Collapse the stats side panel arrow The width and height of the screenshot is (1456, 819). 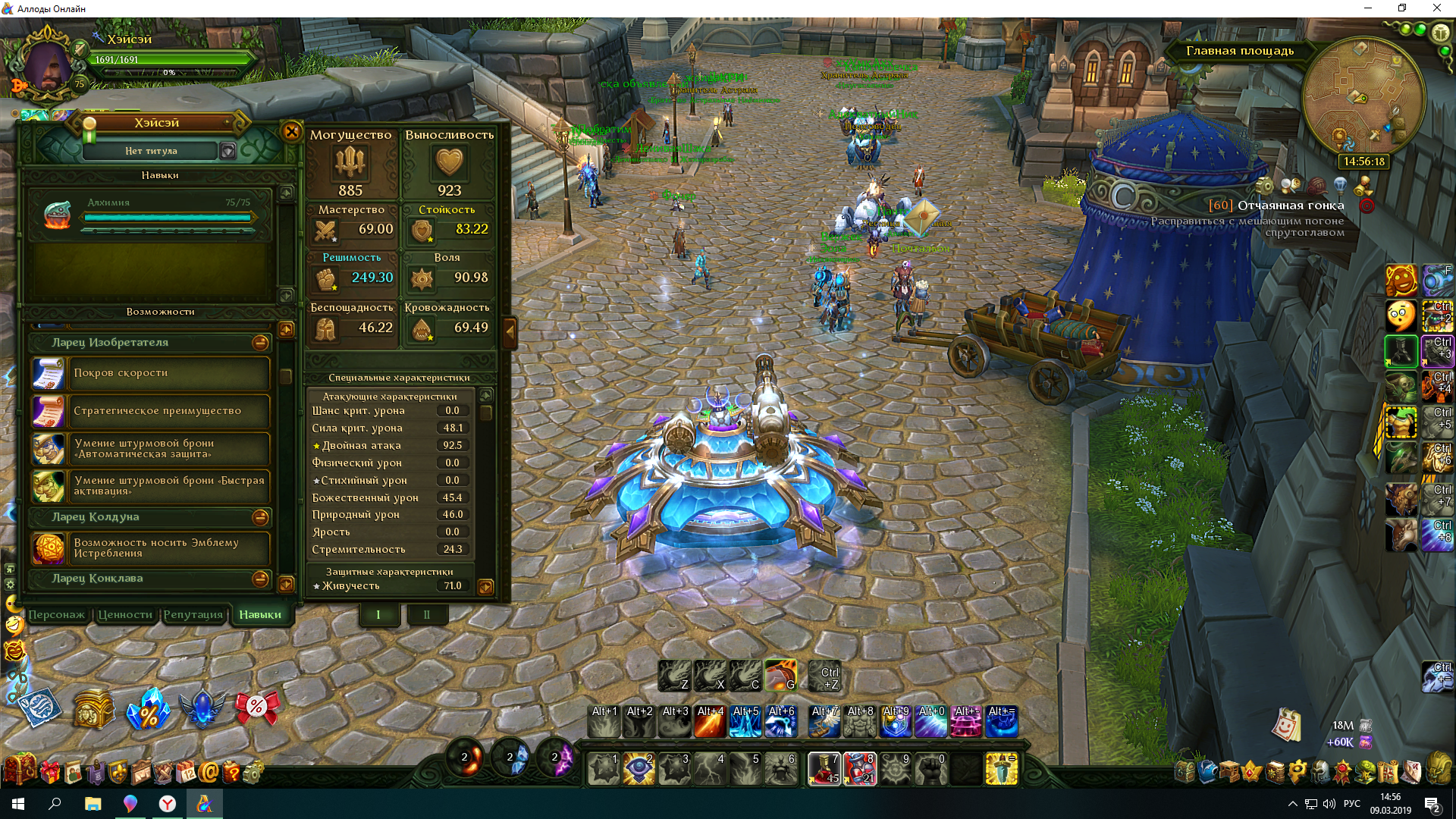click(510, 331)
